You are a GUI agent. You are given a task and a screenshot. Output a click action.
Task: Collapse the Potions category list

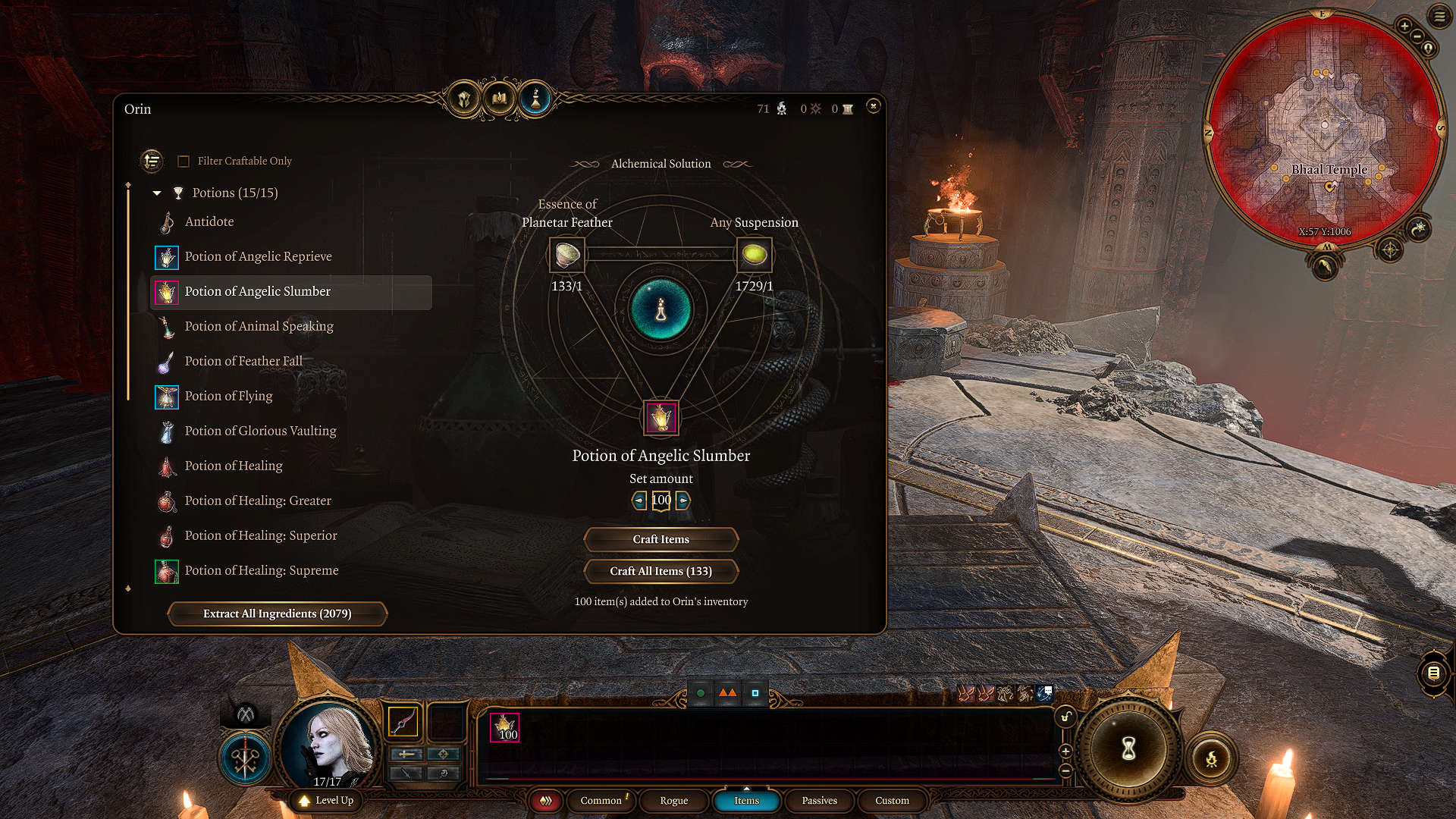click(x=157, y=193)
